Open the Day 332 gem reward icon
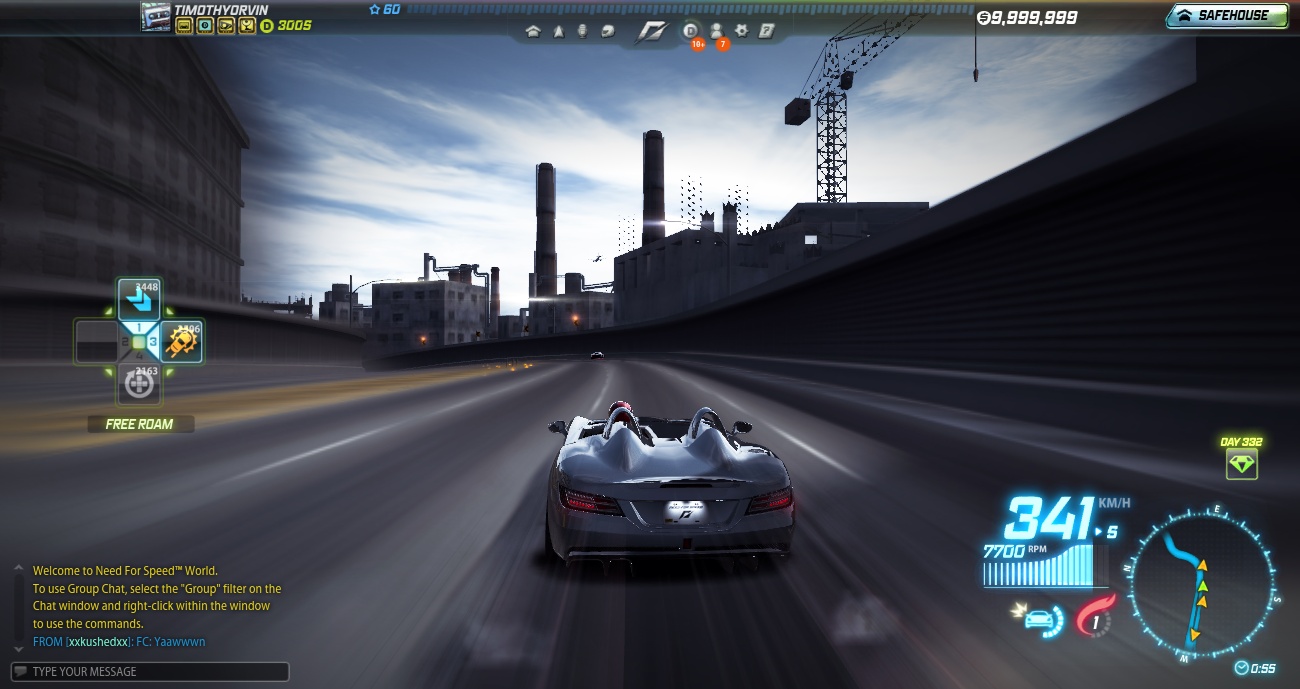The image size is (1300, 689). pos(1241,464)
